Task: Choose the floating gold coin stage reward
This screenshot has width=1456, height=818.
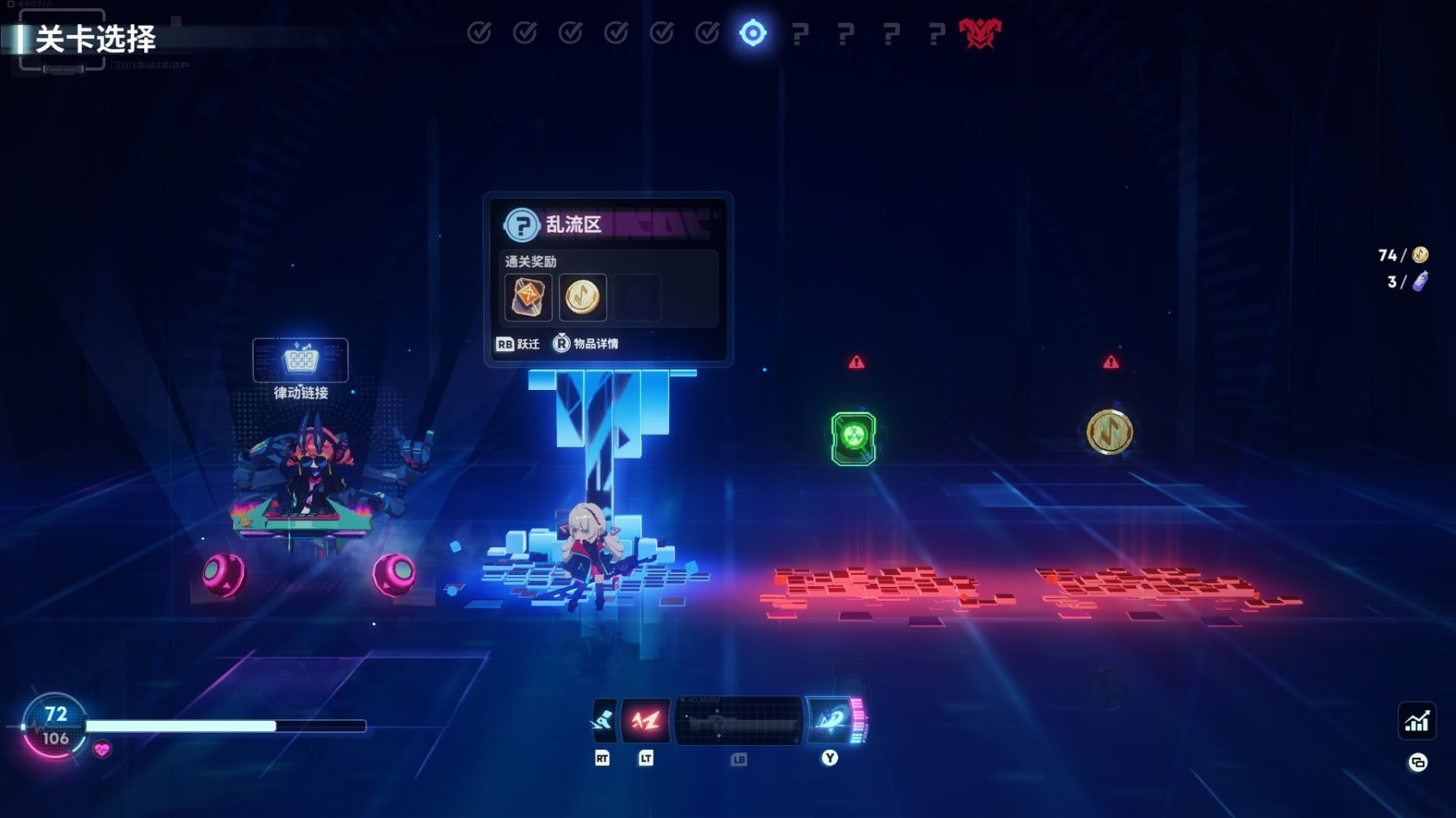Action: (1109, 431)
